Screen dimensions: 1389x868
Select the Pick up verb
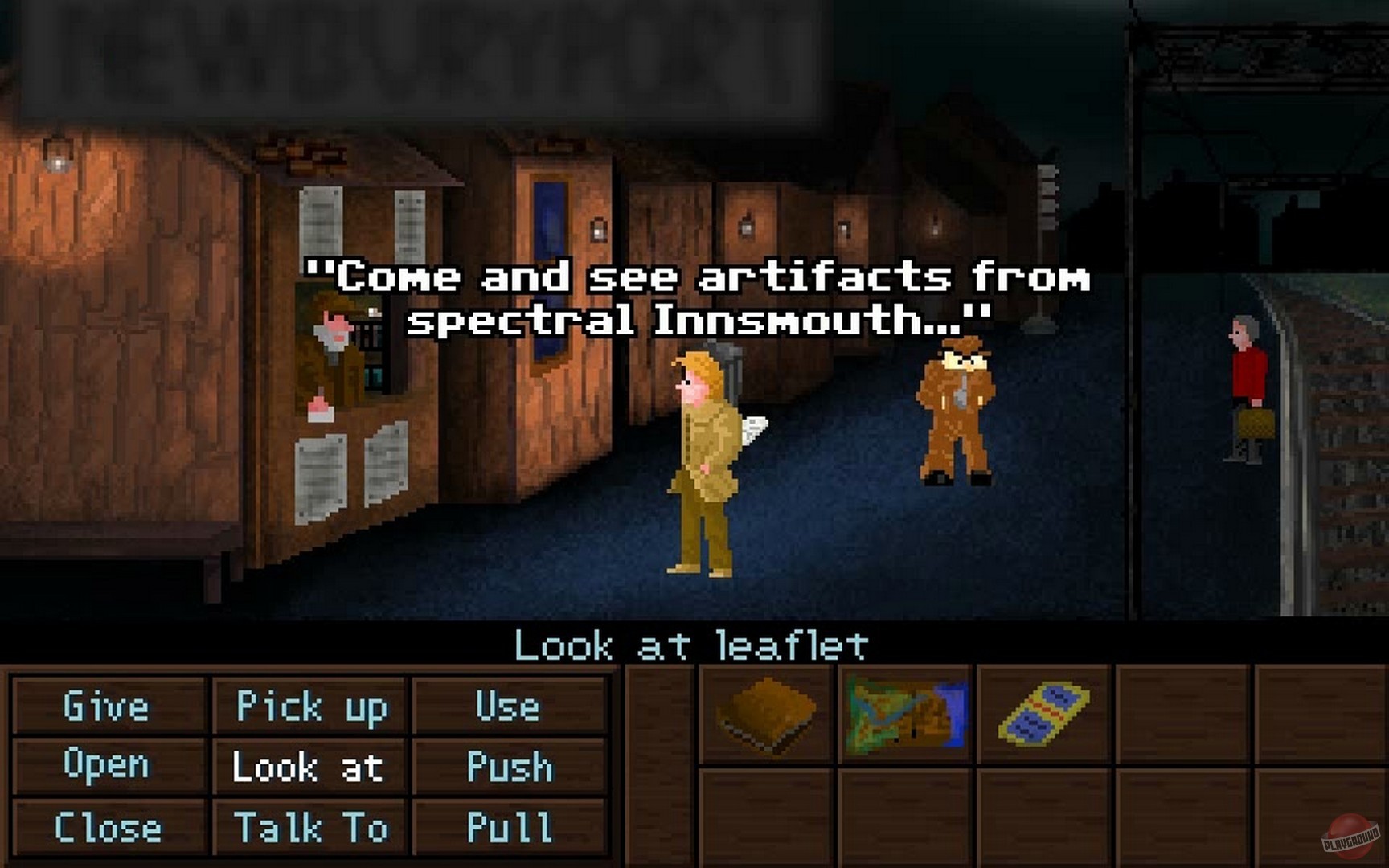pos(310,707)
